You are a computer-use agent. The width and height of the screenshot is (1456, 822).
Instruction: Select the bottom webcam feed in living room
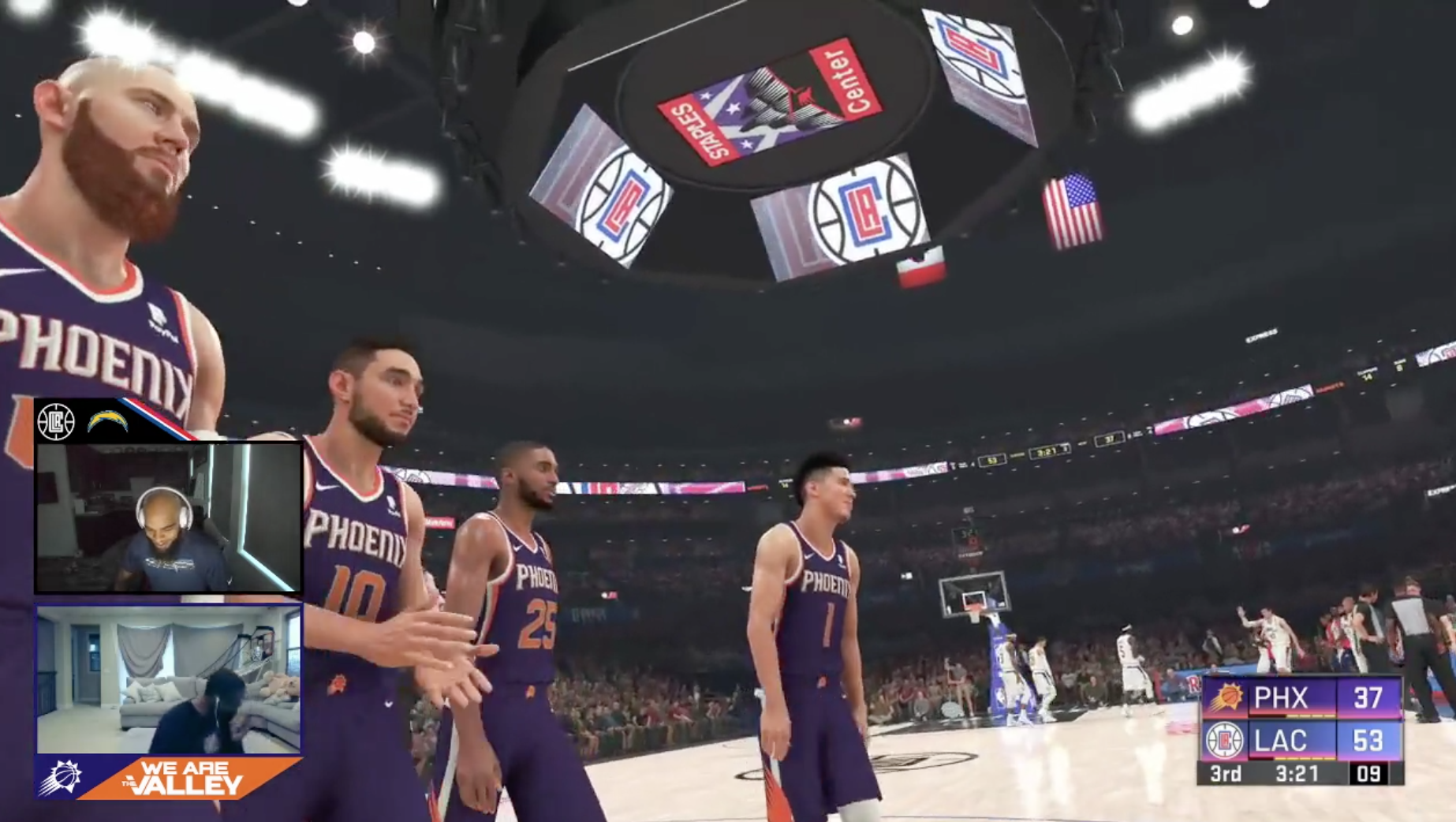pos(168,679)
